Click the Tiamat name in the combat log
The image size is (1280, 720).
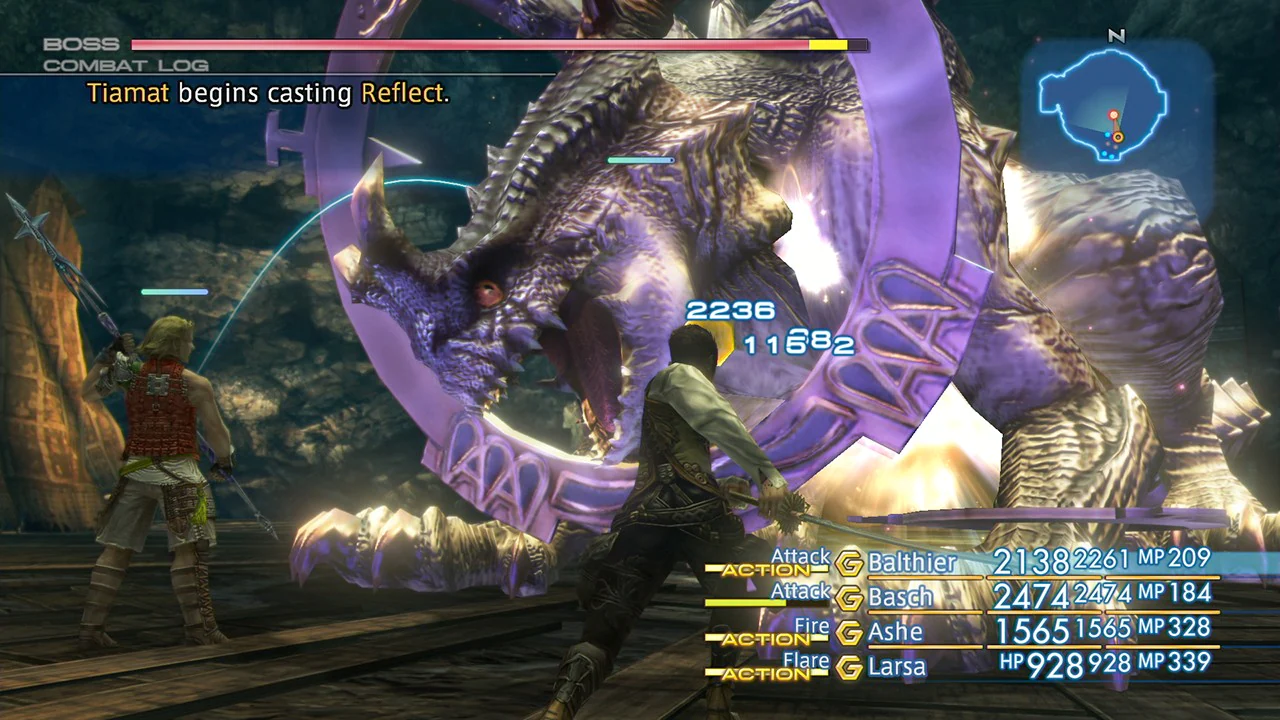pos(127,93)
